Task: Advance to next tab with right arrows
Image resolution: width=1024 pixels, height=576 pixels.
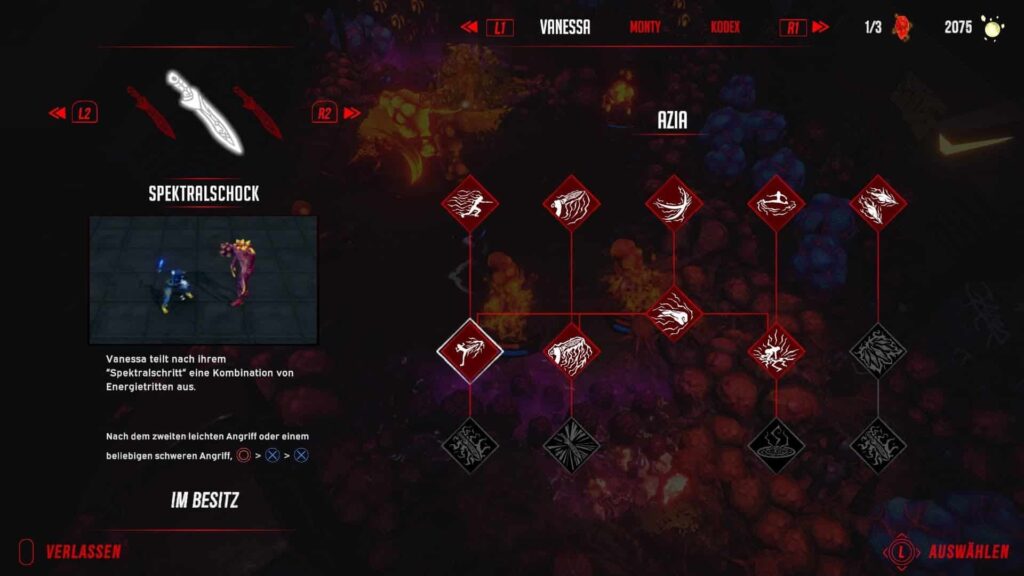Action: coord(821,27)
